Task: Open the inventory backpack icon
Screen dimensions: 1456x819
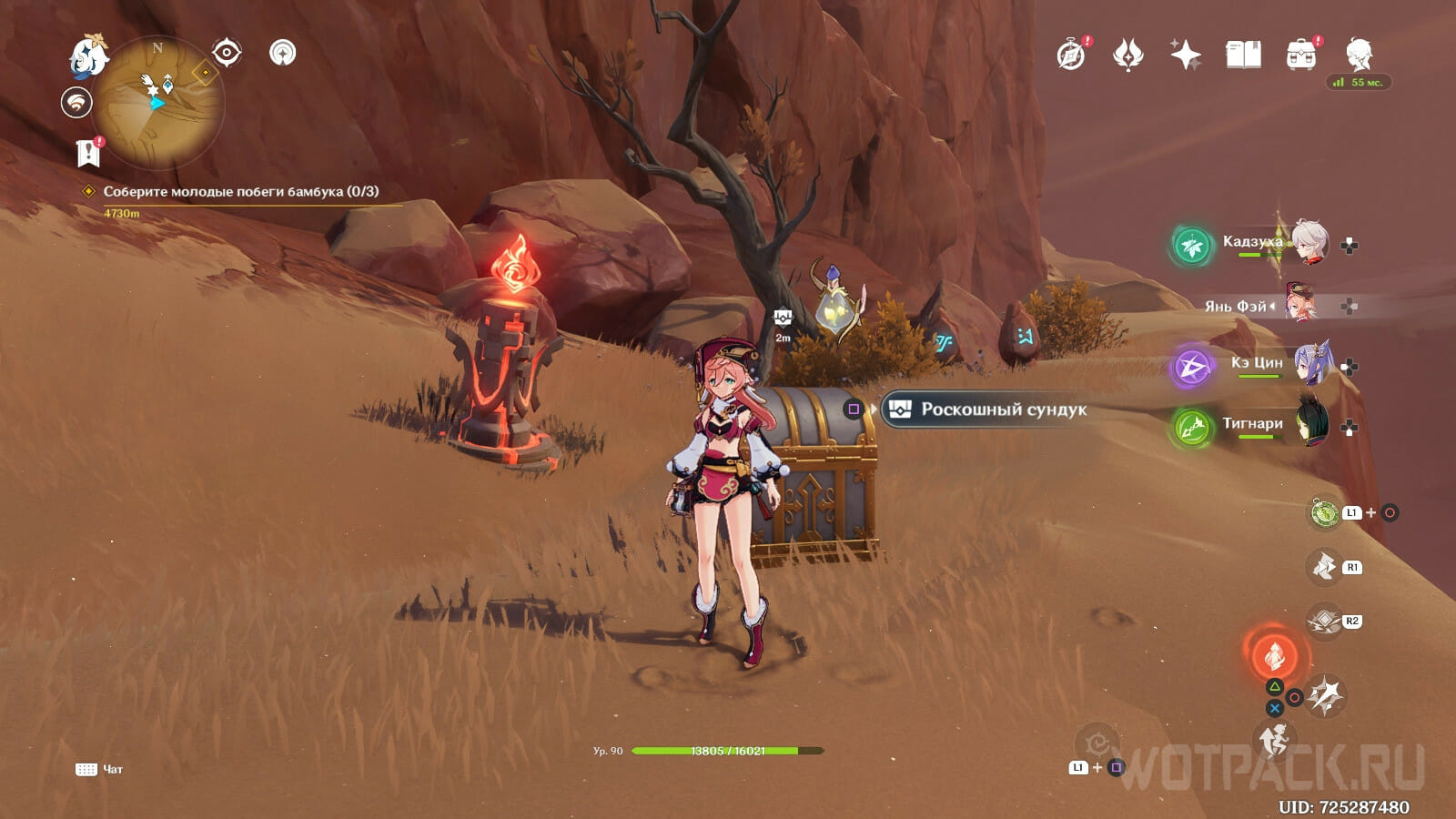Action: coord(1301,56)
